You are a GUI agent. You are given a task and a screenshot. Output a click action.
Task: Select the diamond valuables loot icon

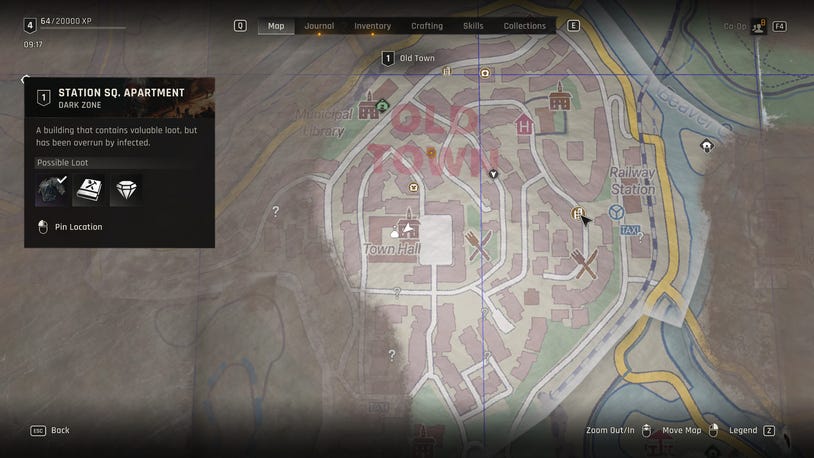click(x=125, y=190)
